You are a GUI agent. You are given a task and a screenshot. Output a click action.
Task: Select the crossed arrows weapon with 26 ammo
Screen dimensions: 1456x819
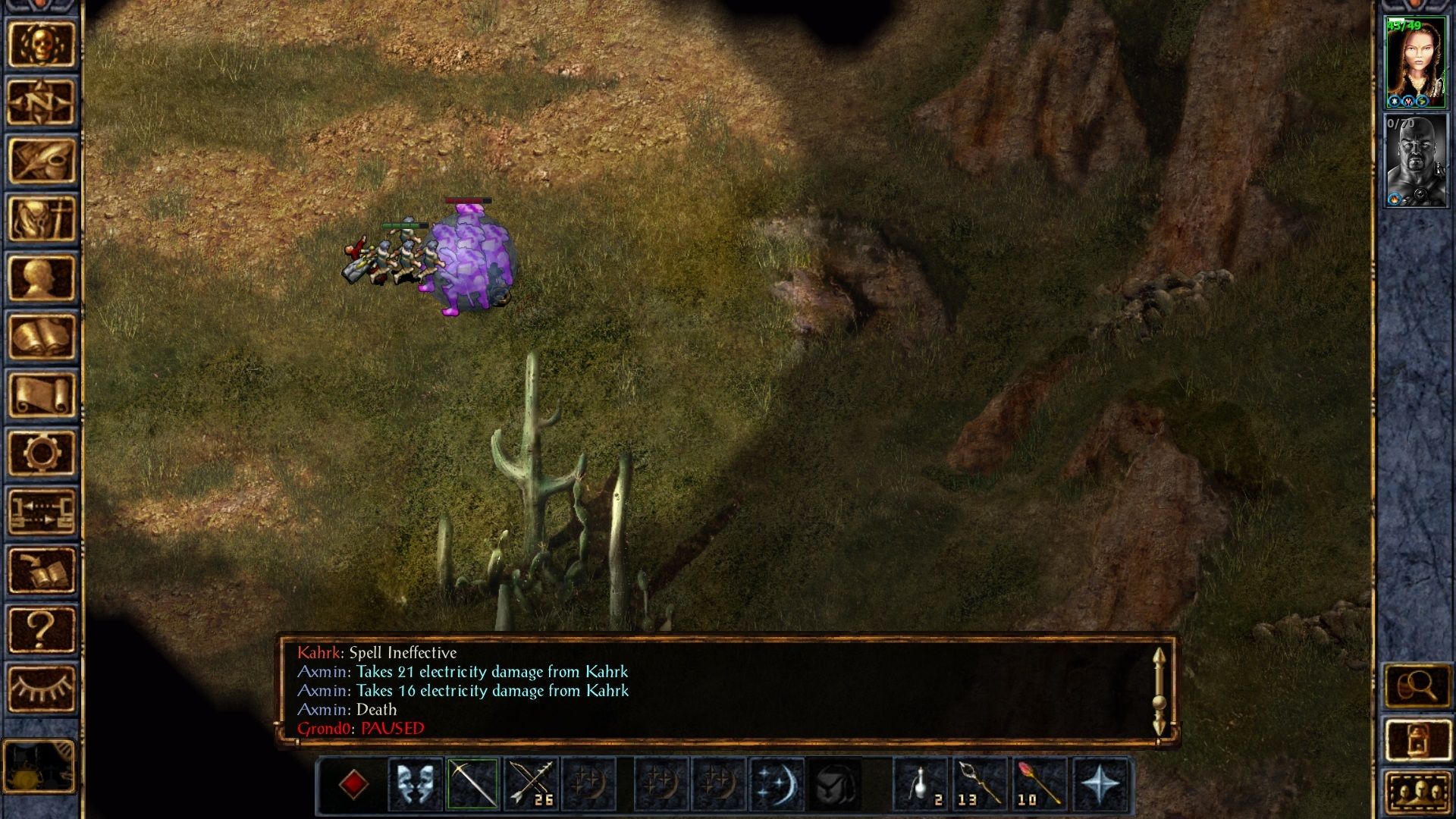coord(531,784)
